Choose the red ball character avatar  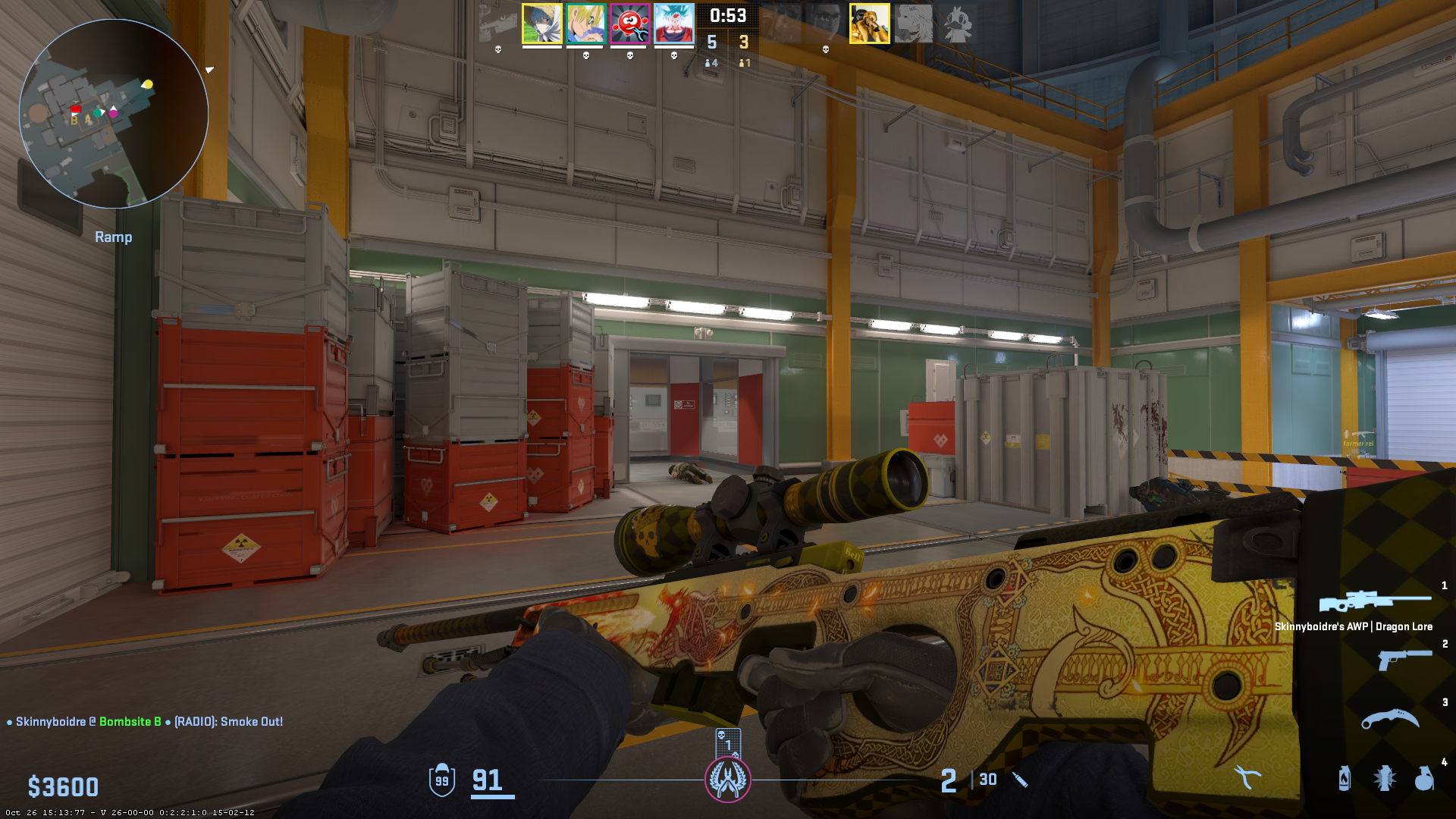[629, 24]
